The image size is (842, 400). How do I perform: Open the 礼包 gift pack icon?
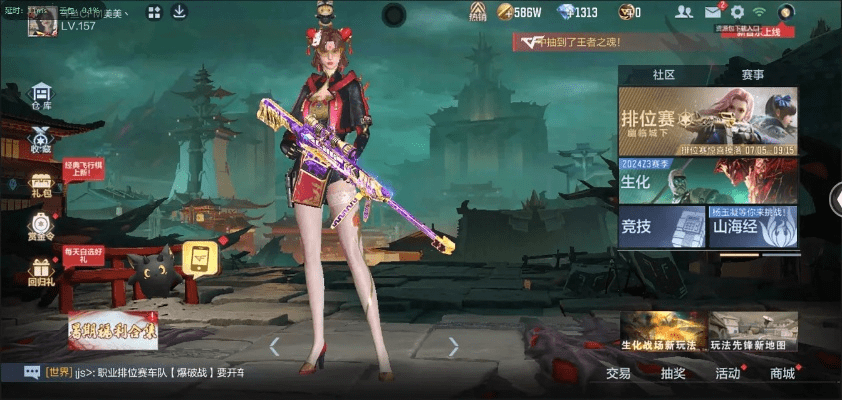pyautogui.click(x=41, y=181)
